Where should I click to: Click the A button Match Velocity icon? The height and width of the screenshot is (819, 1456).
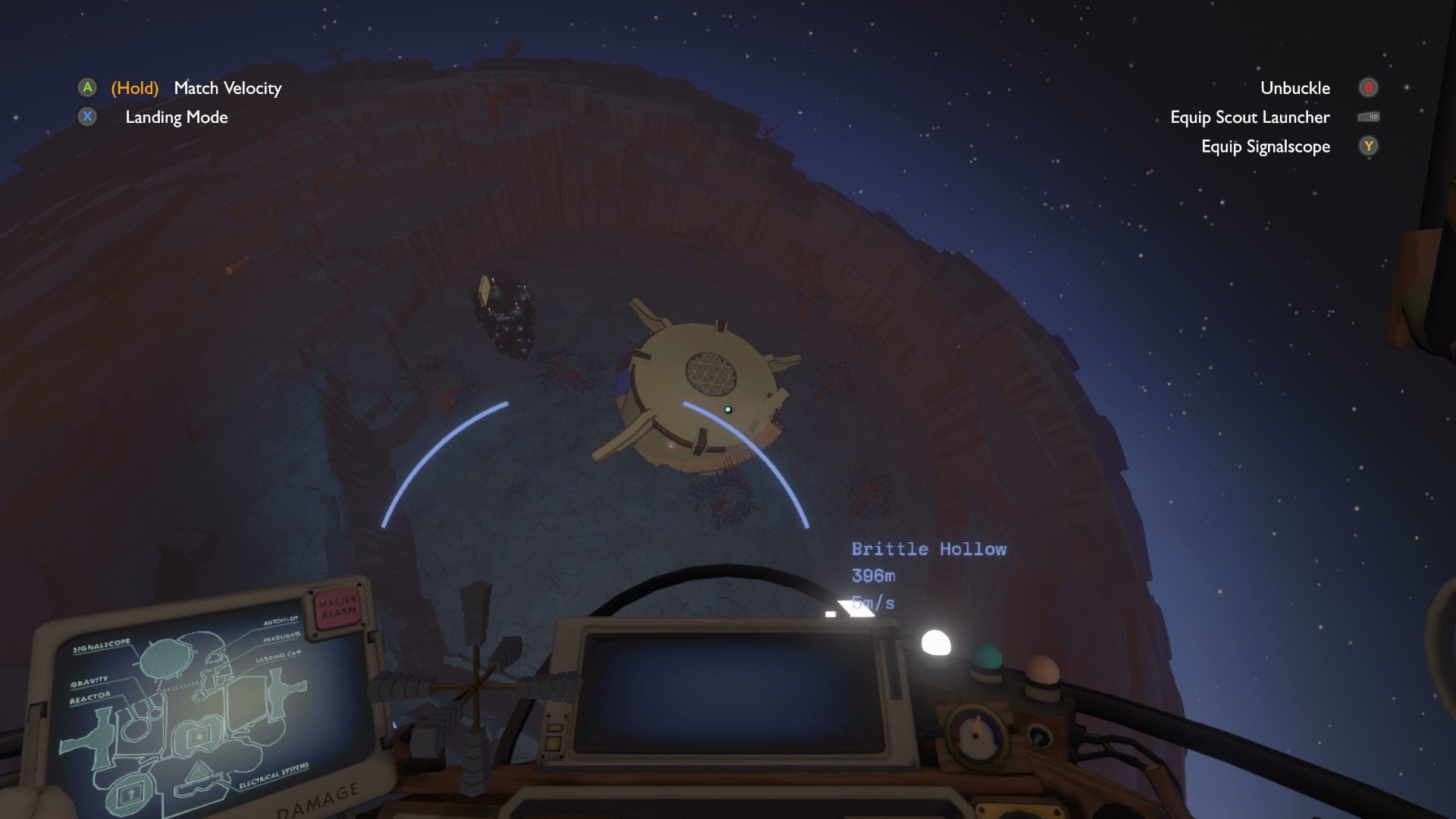click(86, 88)
